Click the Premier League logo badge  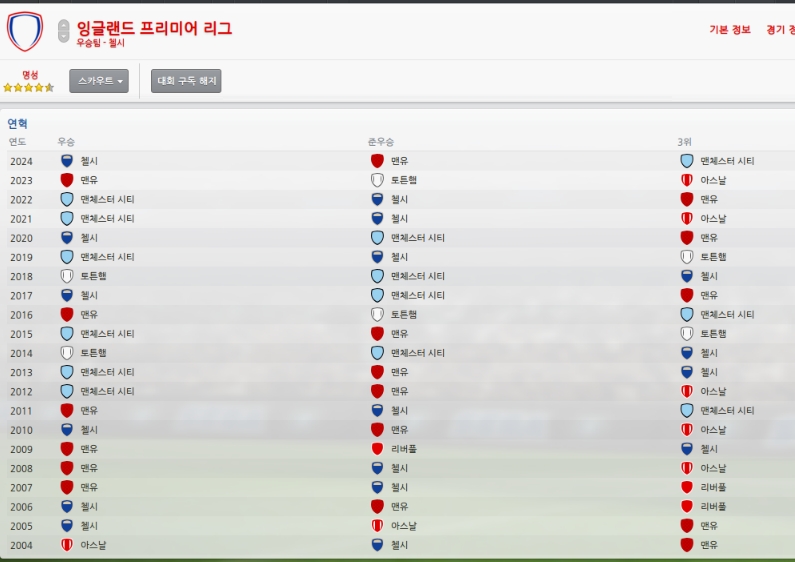coord(24,31)
